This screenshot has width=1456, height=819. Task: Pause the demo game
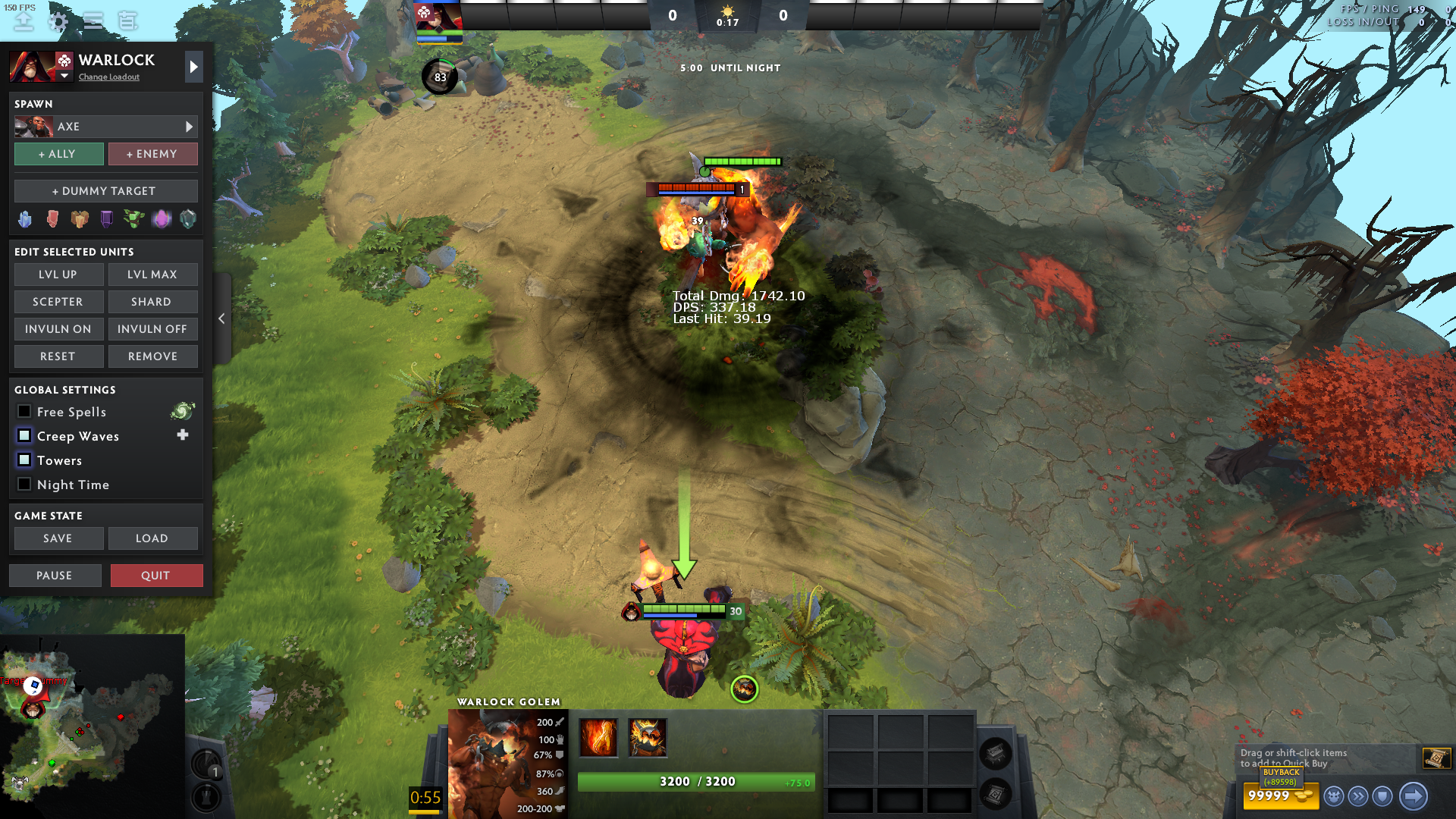click(55, 576)
